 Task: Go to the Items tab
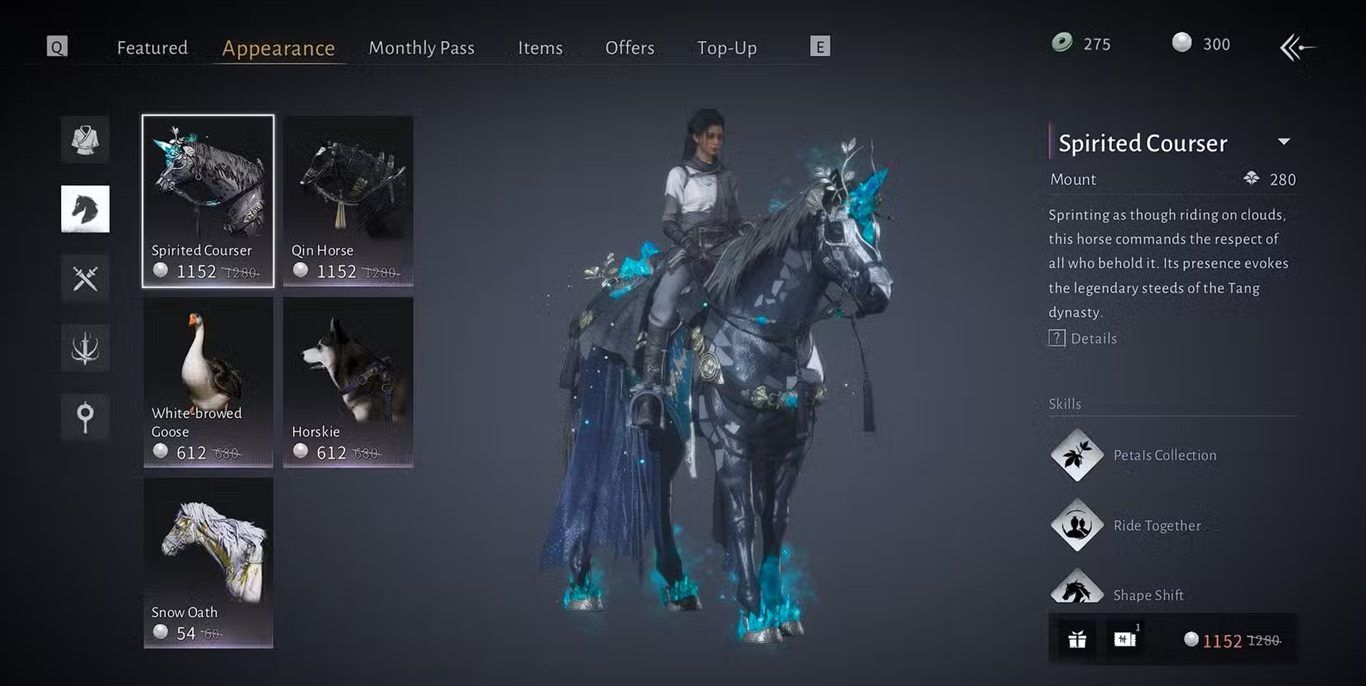pos(540,48)
